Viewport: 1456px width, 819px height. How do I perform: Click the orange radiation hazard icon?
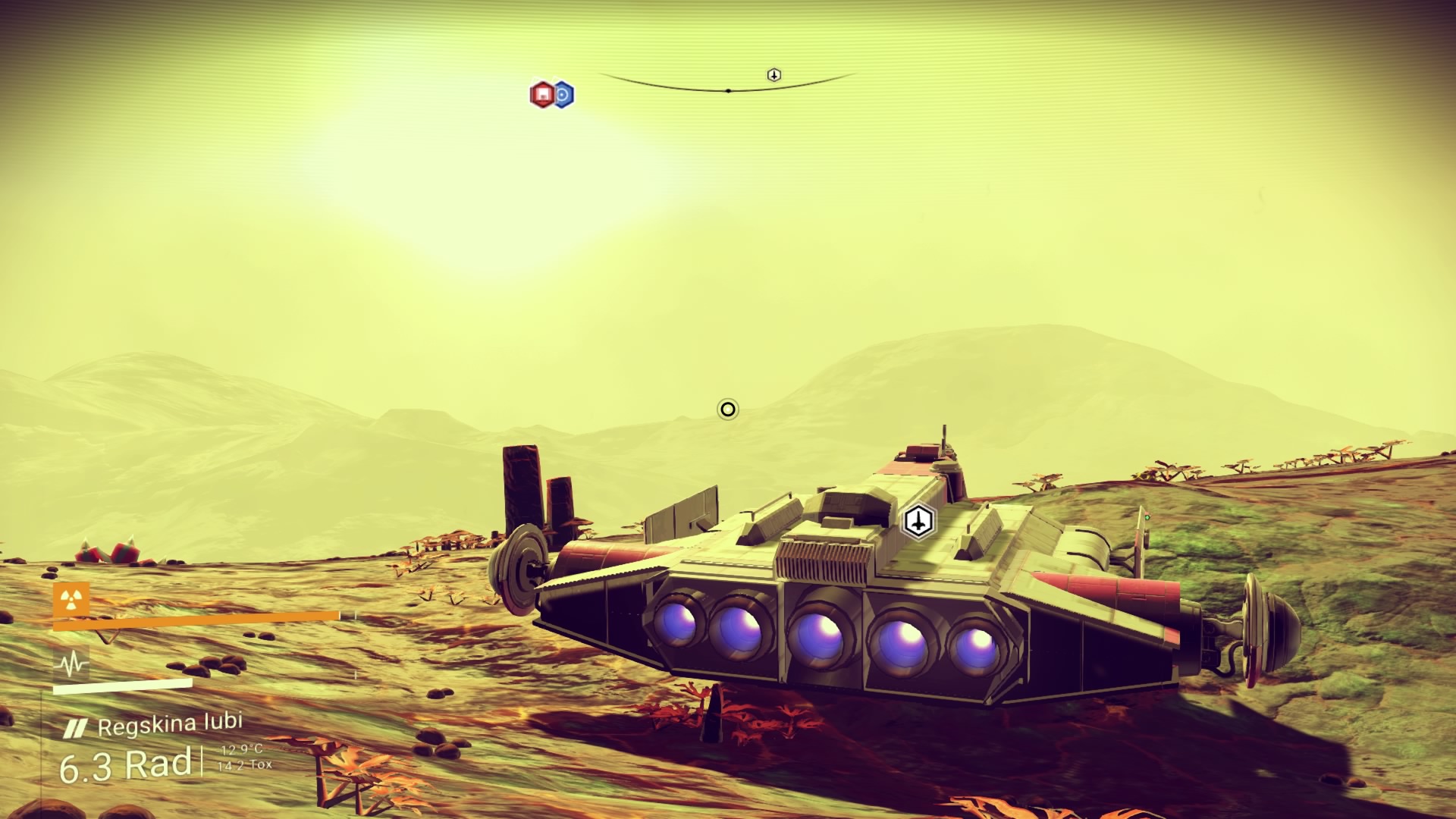tap(71, 601)
